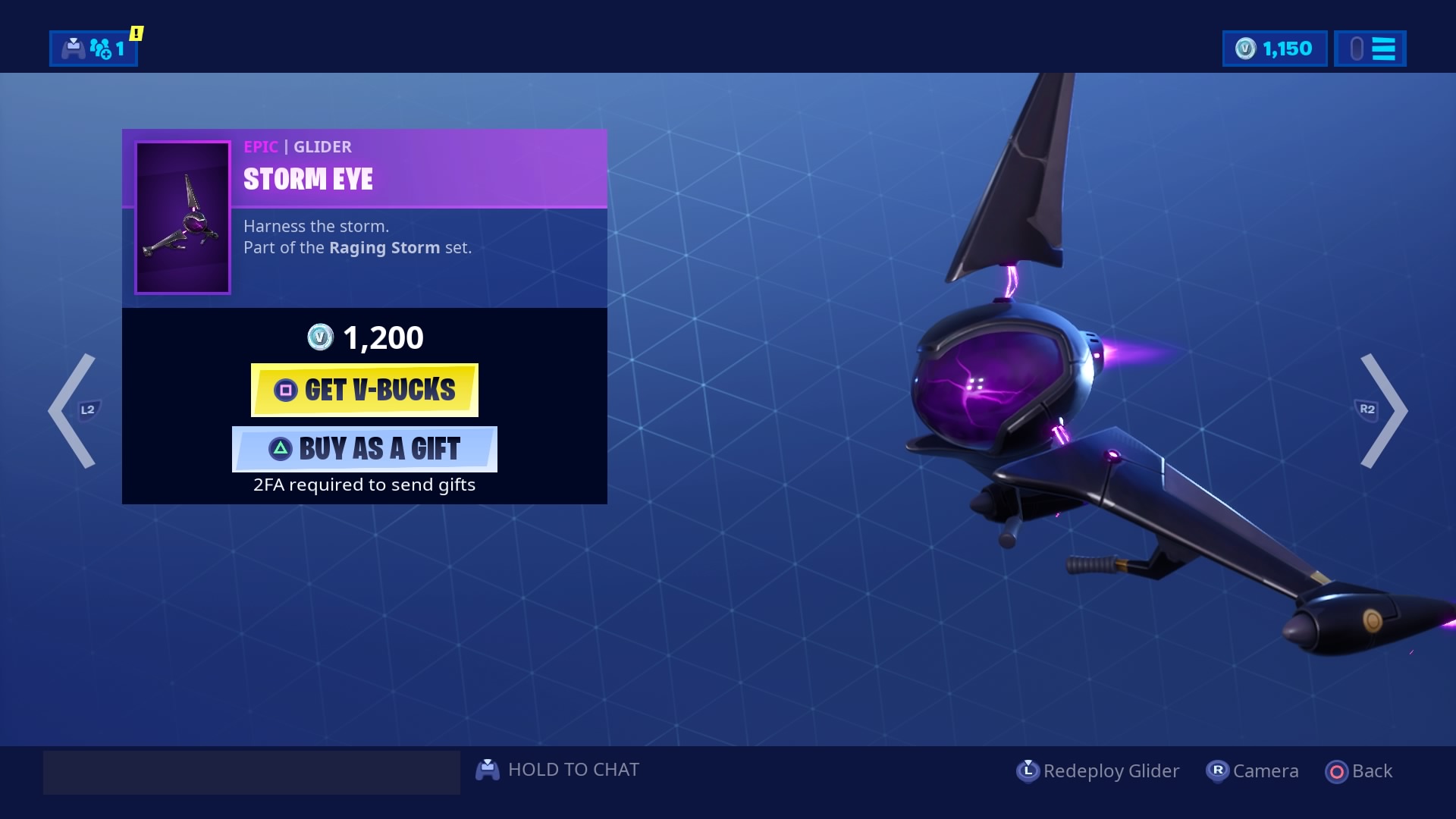Click the controller icon next to HOLD TO CHAT

(489, 769)
